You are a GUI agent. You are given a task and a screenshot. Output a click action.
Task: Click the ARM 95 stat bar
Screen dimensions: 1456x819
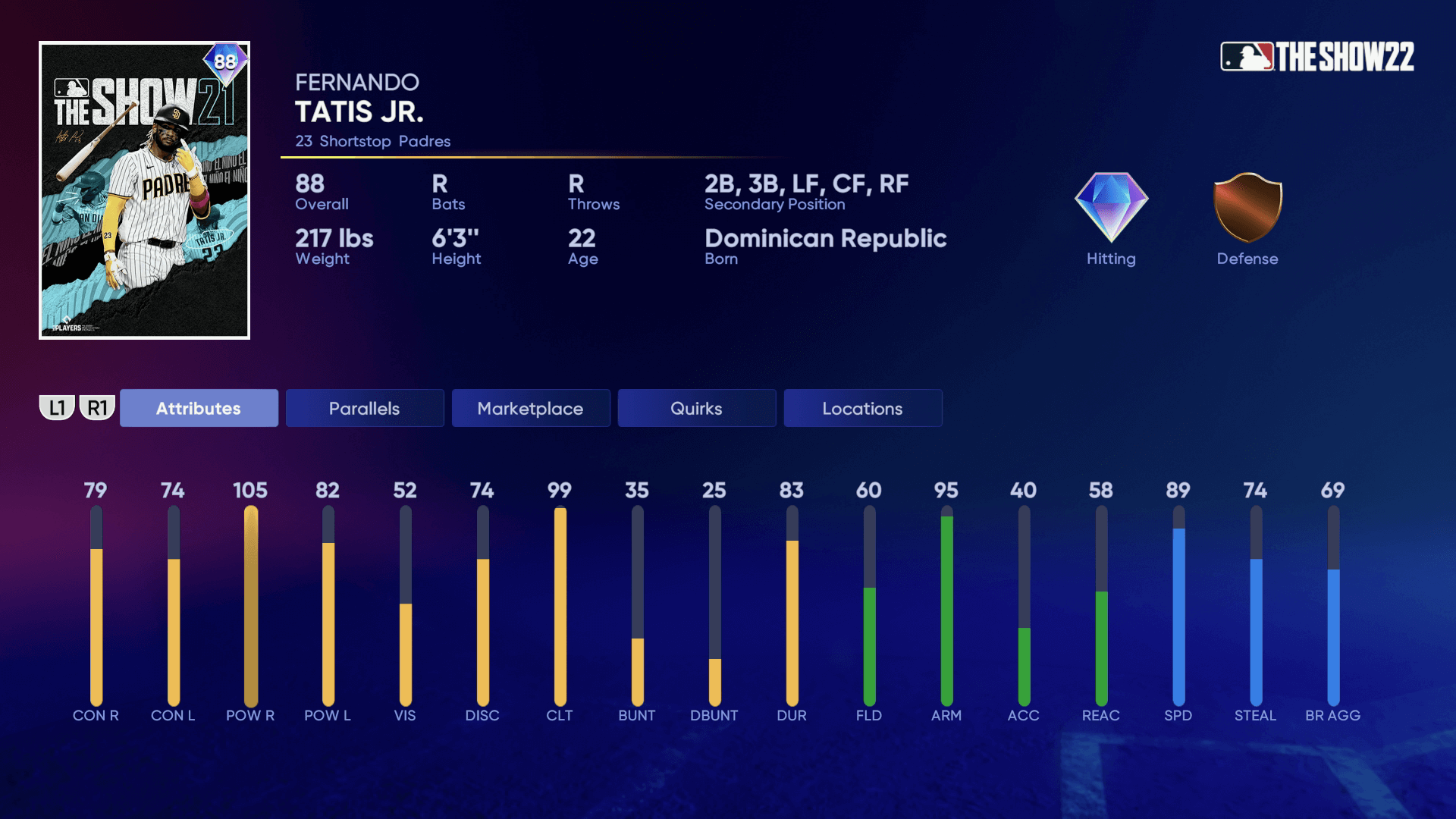(x=947, y=607)
